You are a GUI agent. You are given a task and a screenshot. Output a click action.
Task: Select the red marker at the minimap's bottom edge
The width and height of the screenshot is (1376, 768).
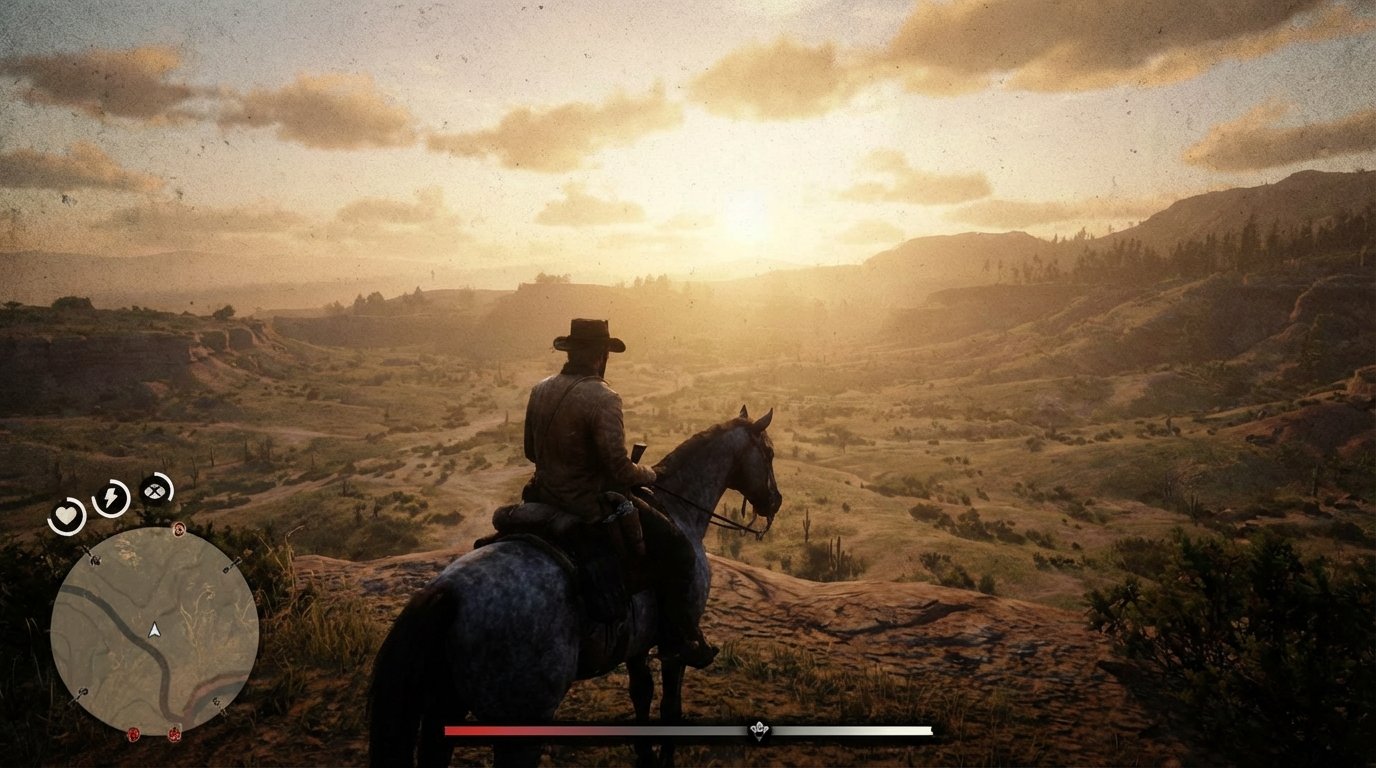173,736
